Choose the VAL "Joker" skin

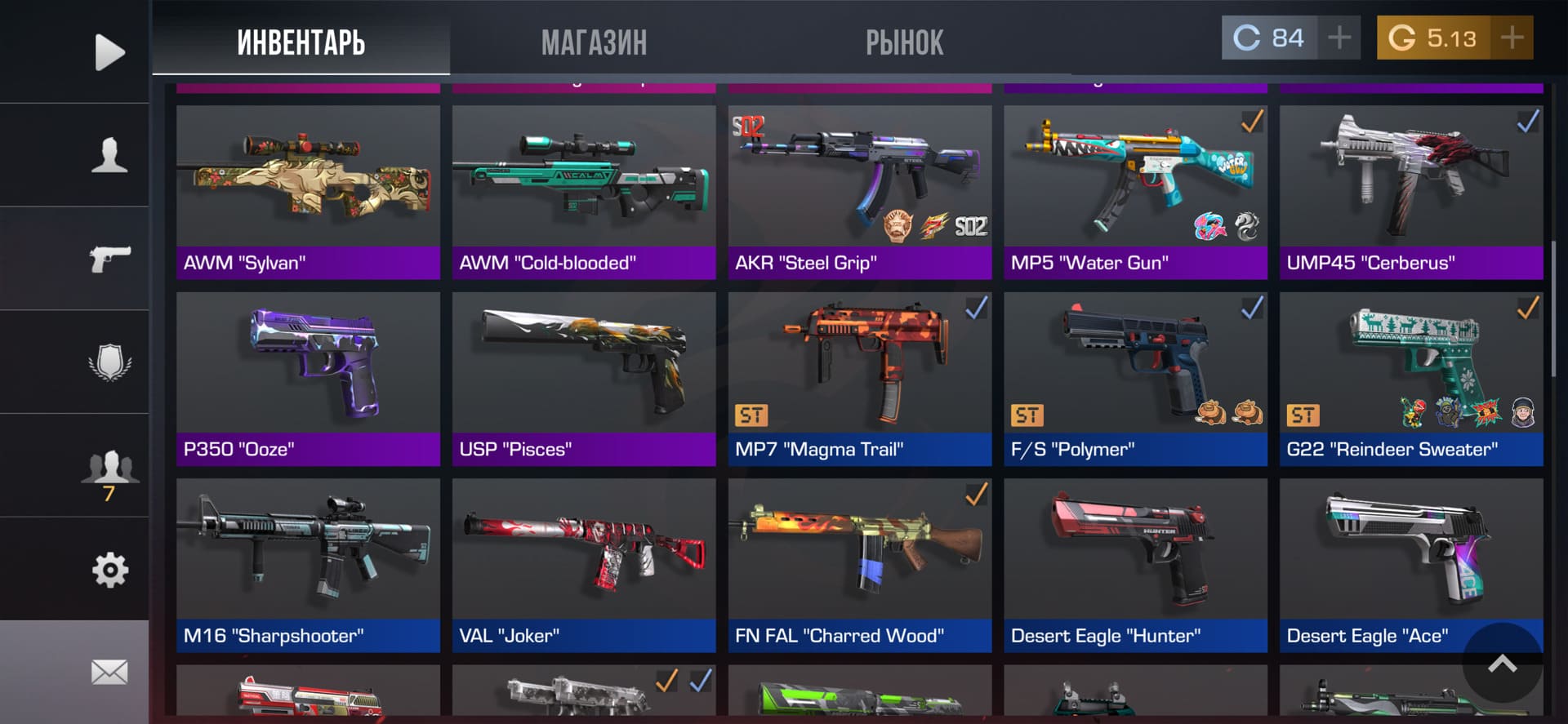[x=584, y=565]
